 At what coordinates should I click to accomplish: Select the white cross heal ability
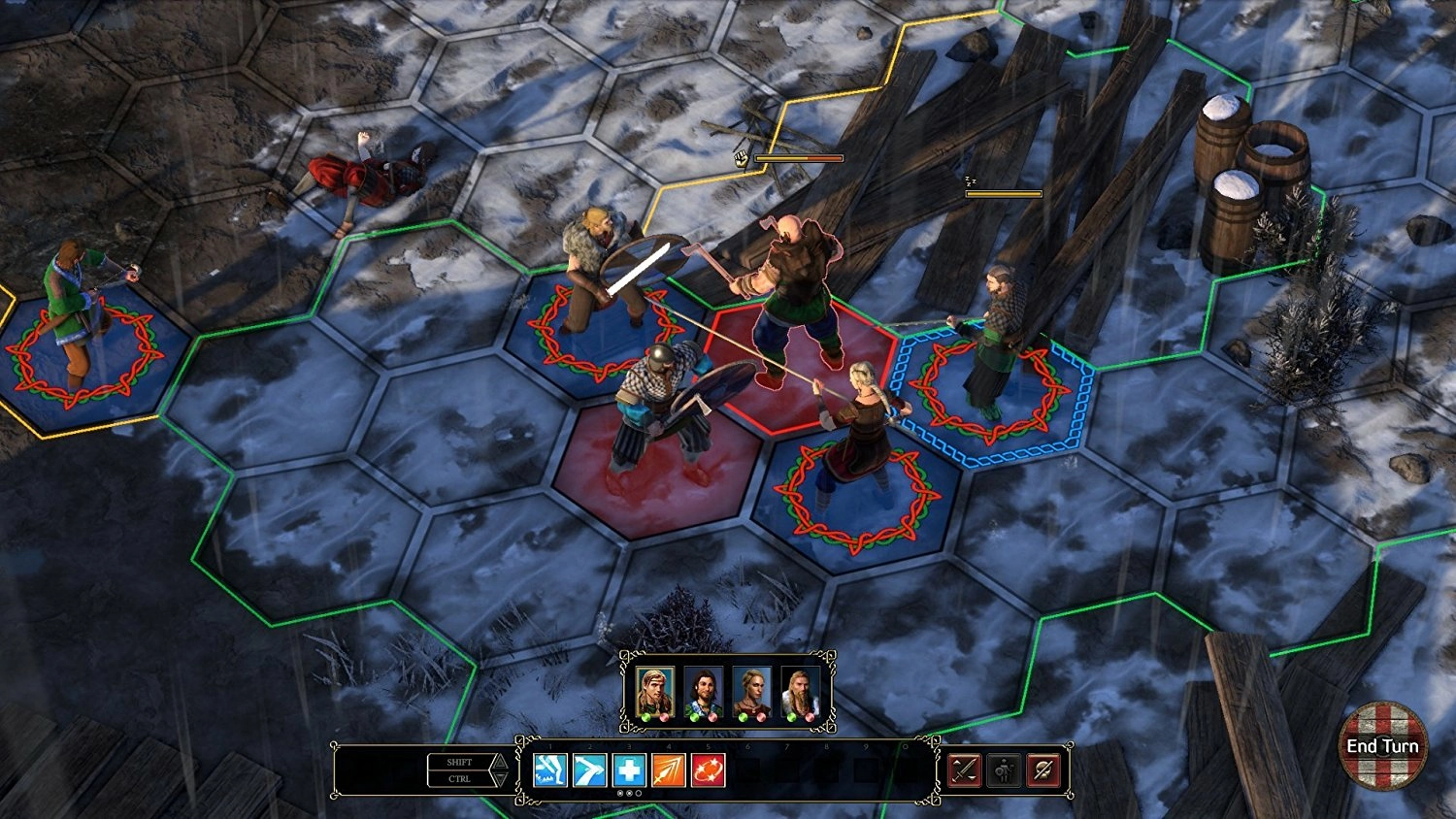[x=629, y=770]
